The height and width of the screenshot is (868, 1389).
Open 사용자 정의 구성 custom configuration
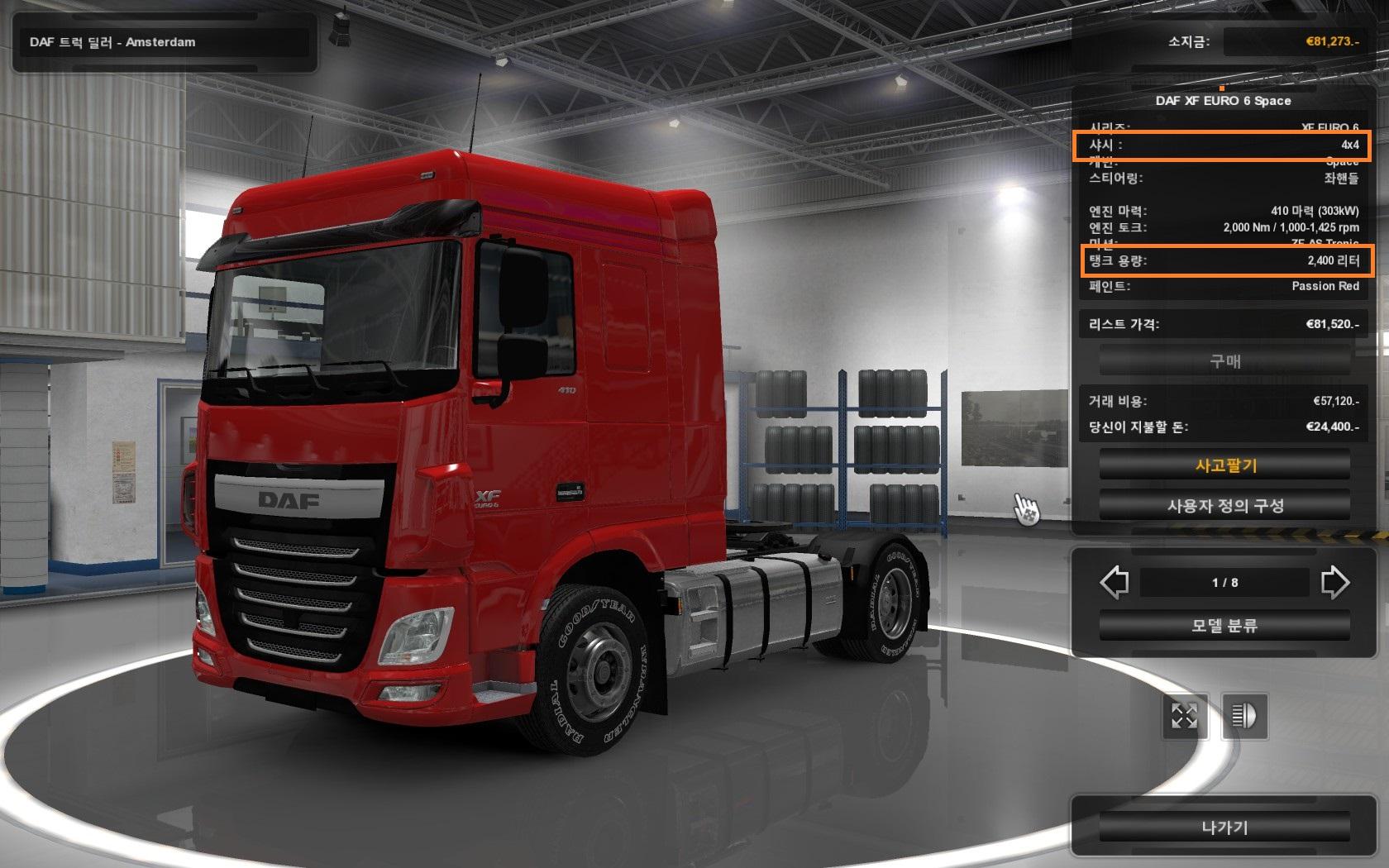[x=1224, y=506]
